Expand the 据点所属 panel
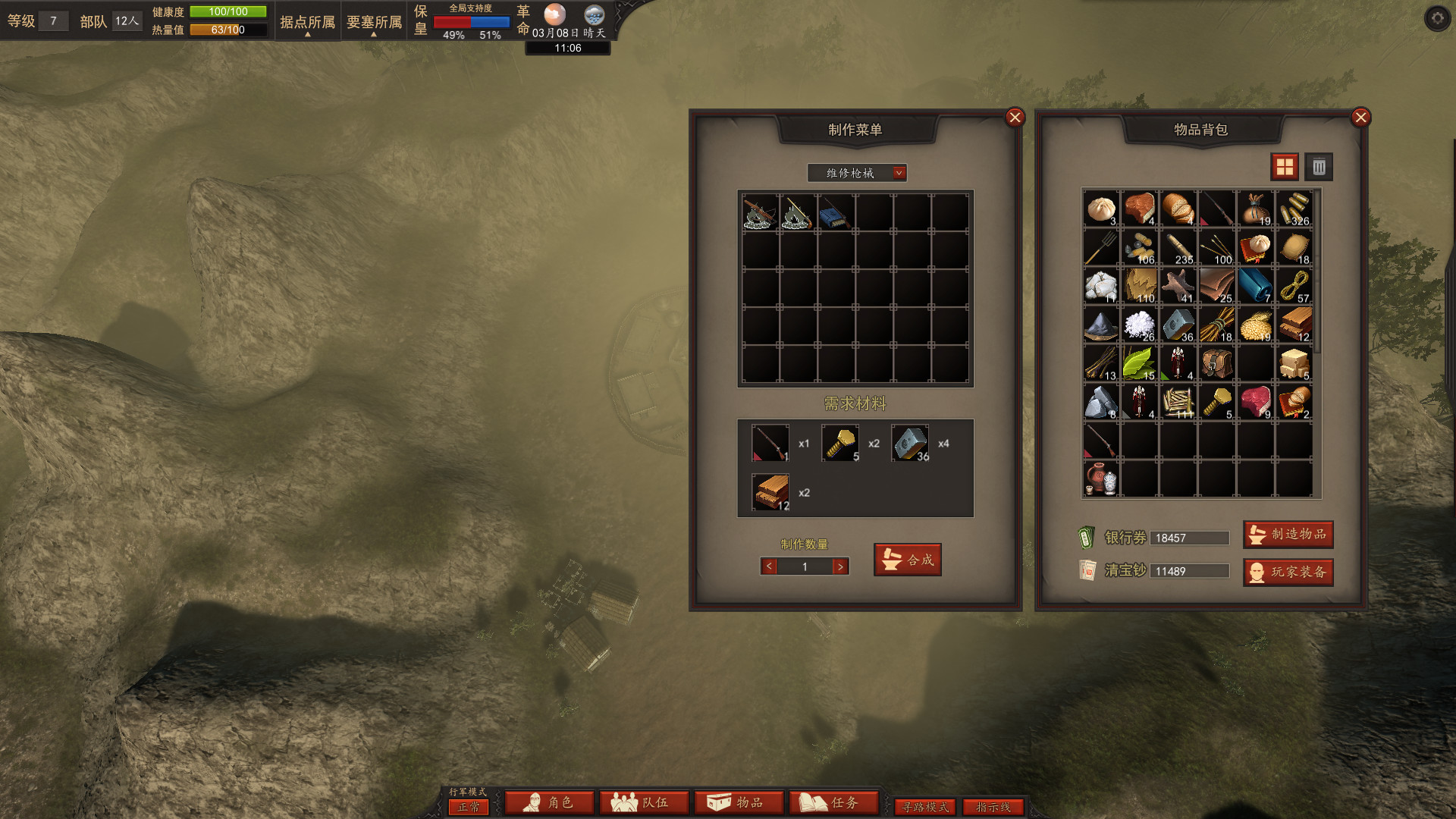The height and width of the screenshot is (819, 1456). coord(306,22)
